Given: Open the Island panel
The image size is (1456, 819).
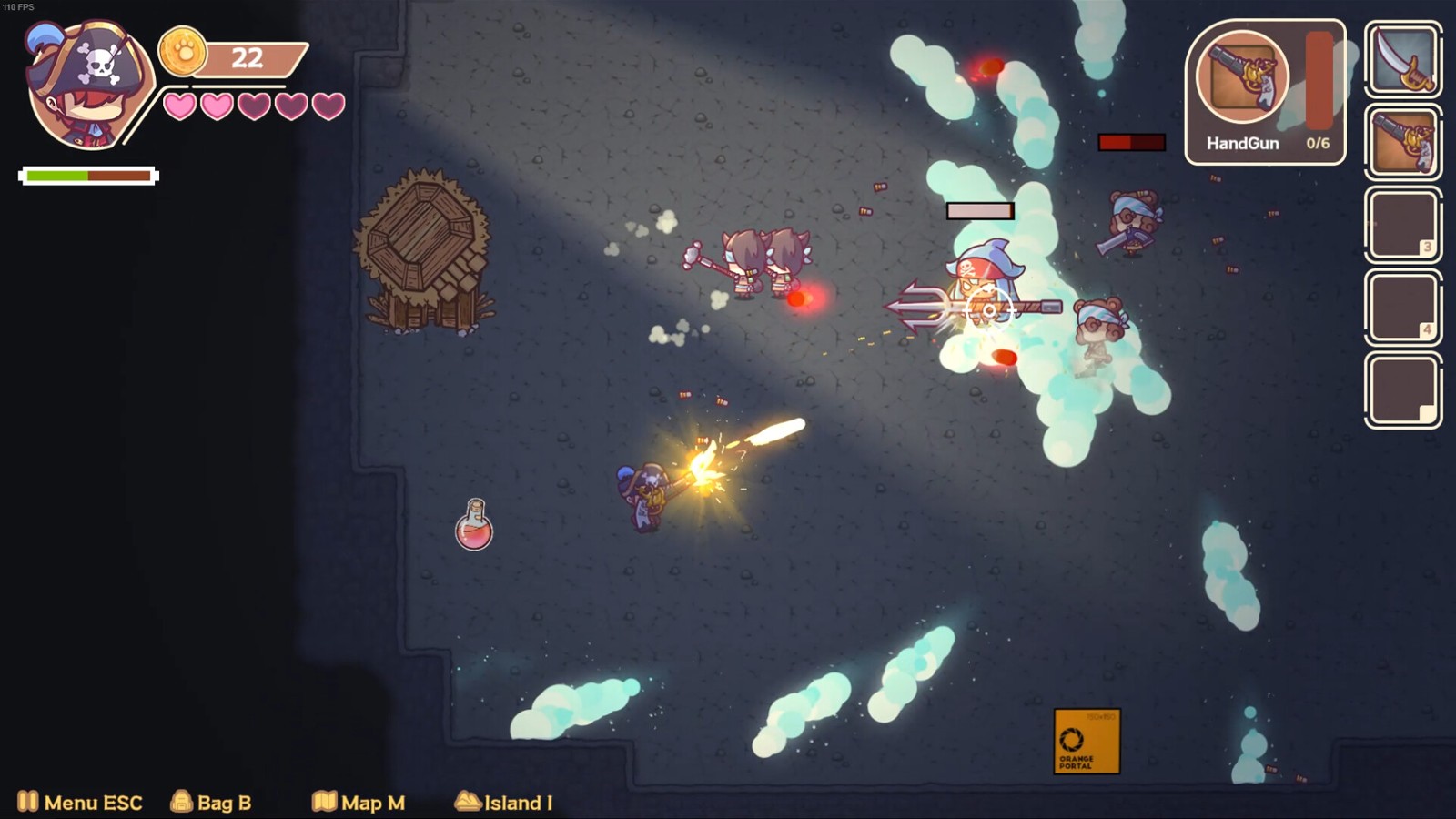Looking at the screenshot, I should point(503,802).
